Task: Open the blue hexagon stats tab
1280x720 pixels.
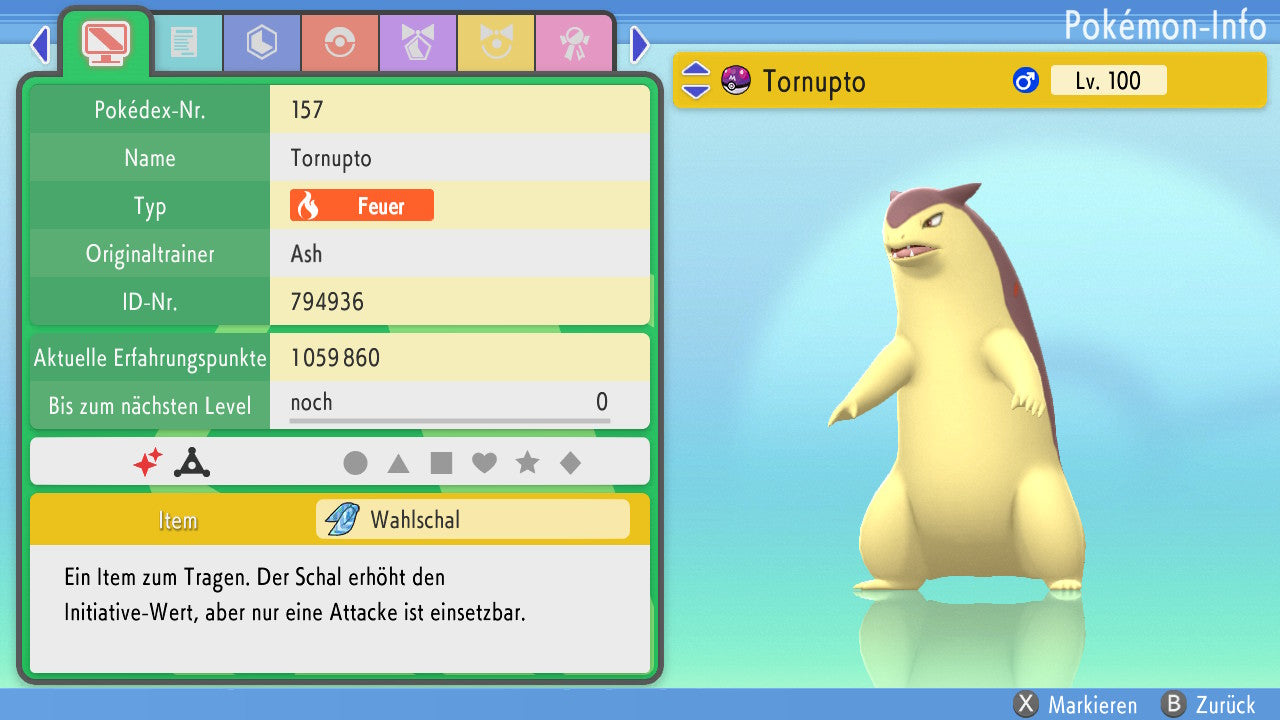Action: pyautogui.click(x=261, y=43)
